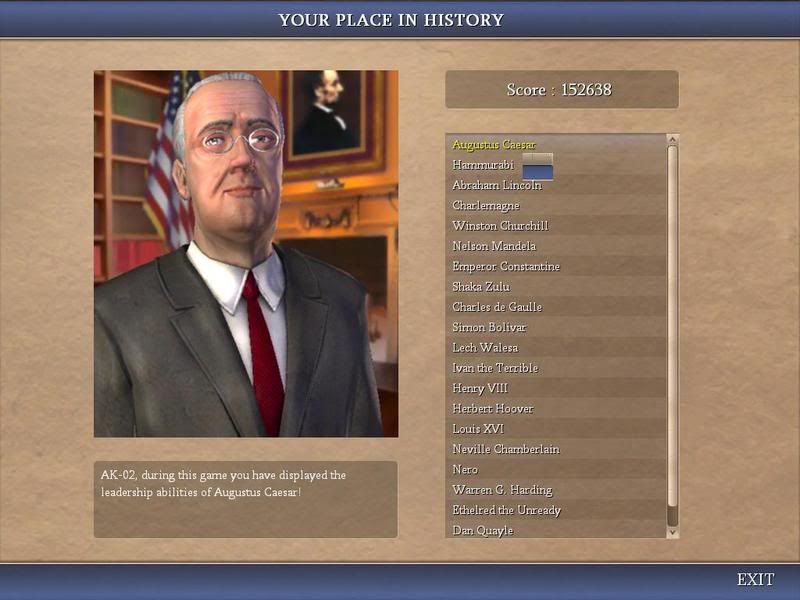Select Augustus Caesar in the leader list
The width and height of the screenshot is (800, 600).
[494, 145]
